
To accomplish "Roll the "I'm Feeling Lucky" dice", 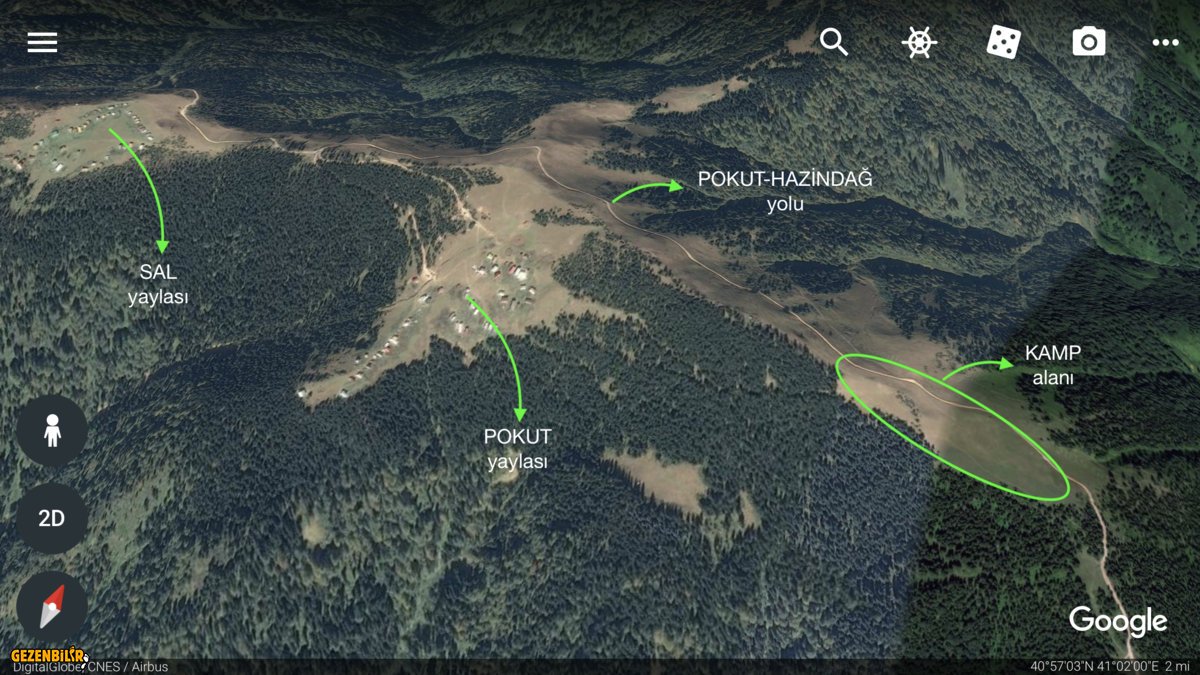I will coord(1003,42).
